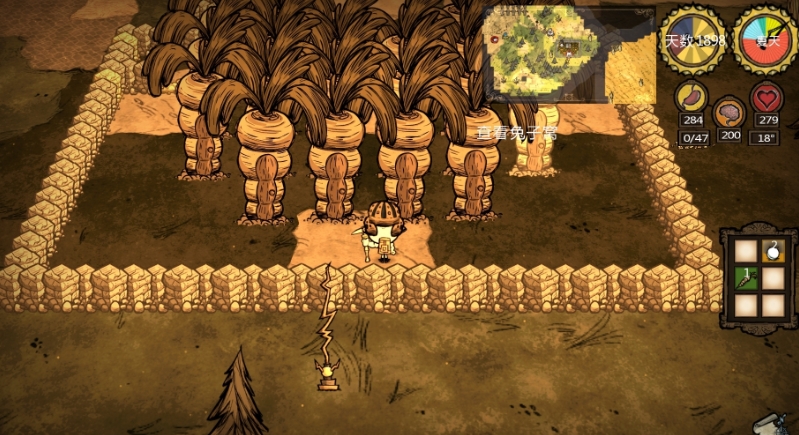Open the minimap overlay
The image size is (799, 435).
[x=569, y=54]
